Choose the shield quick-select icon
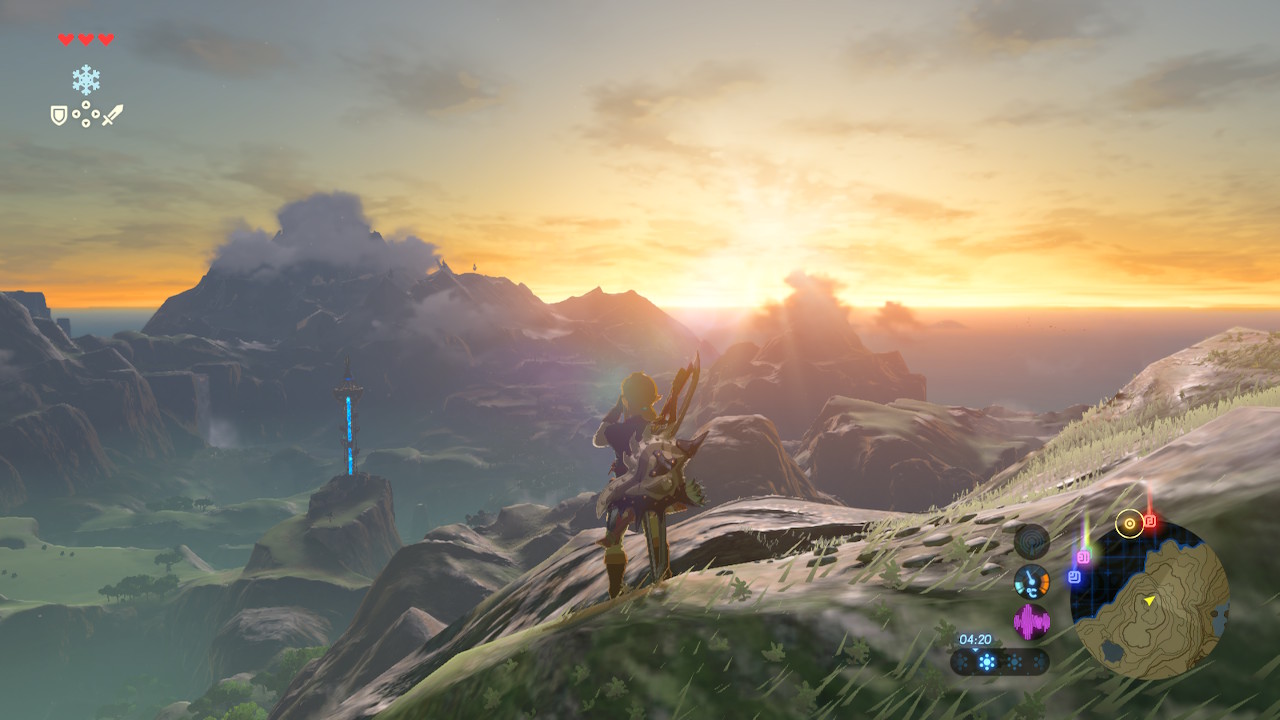The image size is (1280, 720). point(59,116)
